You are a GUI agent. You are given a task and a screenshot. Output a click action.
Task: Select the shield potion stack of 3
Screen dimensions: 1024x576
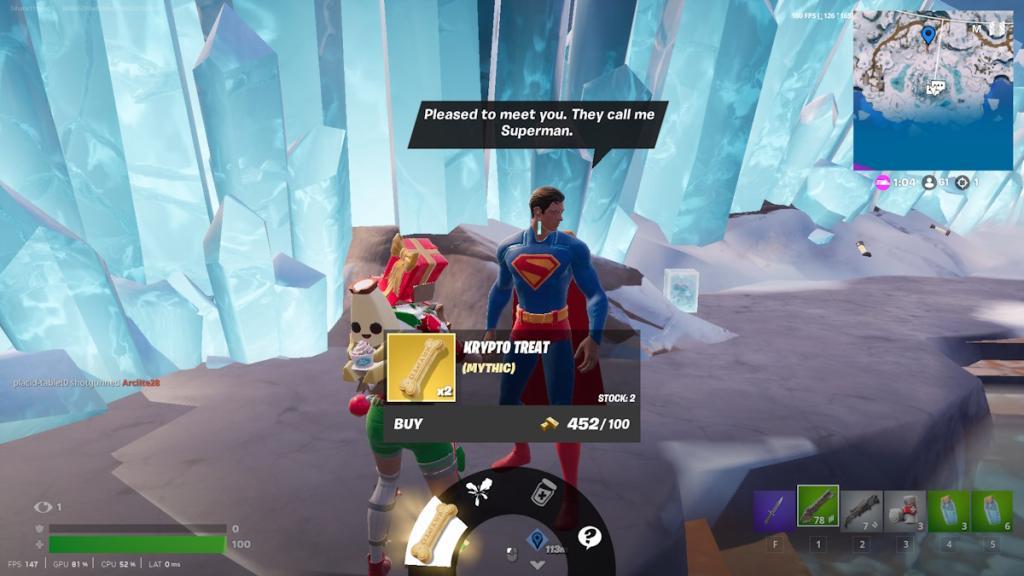tap(948, 510)
